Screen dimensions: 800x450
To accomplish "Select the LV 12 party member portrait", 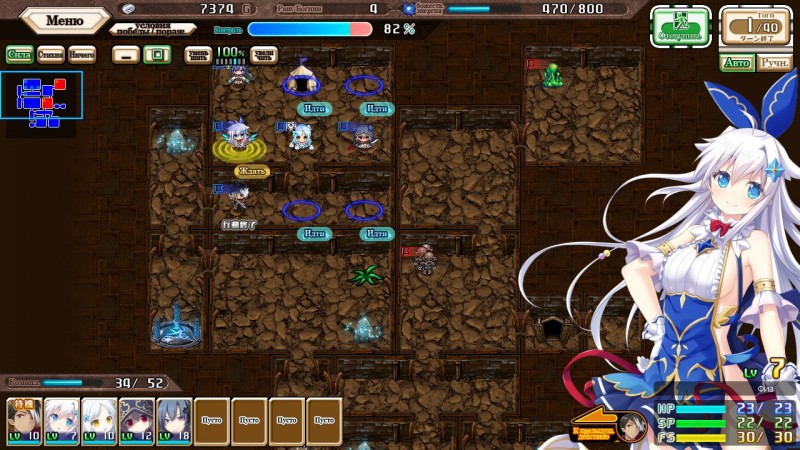I will coord(136,421).
